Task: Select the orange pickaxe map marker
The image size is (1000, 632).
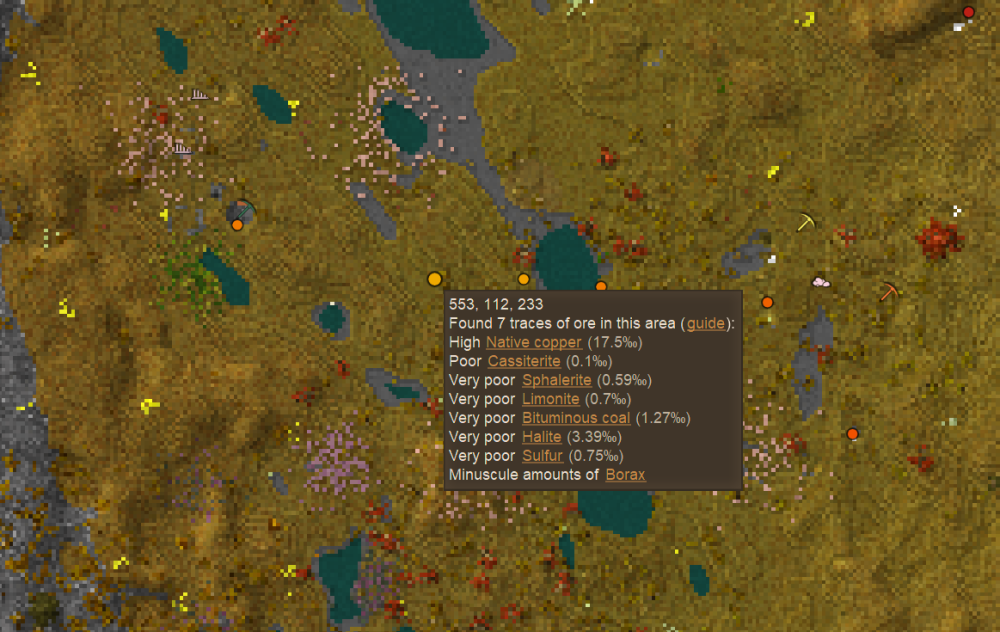Action: point(889,292)
